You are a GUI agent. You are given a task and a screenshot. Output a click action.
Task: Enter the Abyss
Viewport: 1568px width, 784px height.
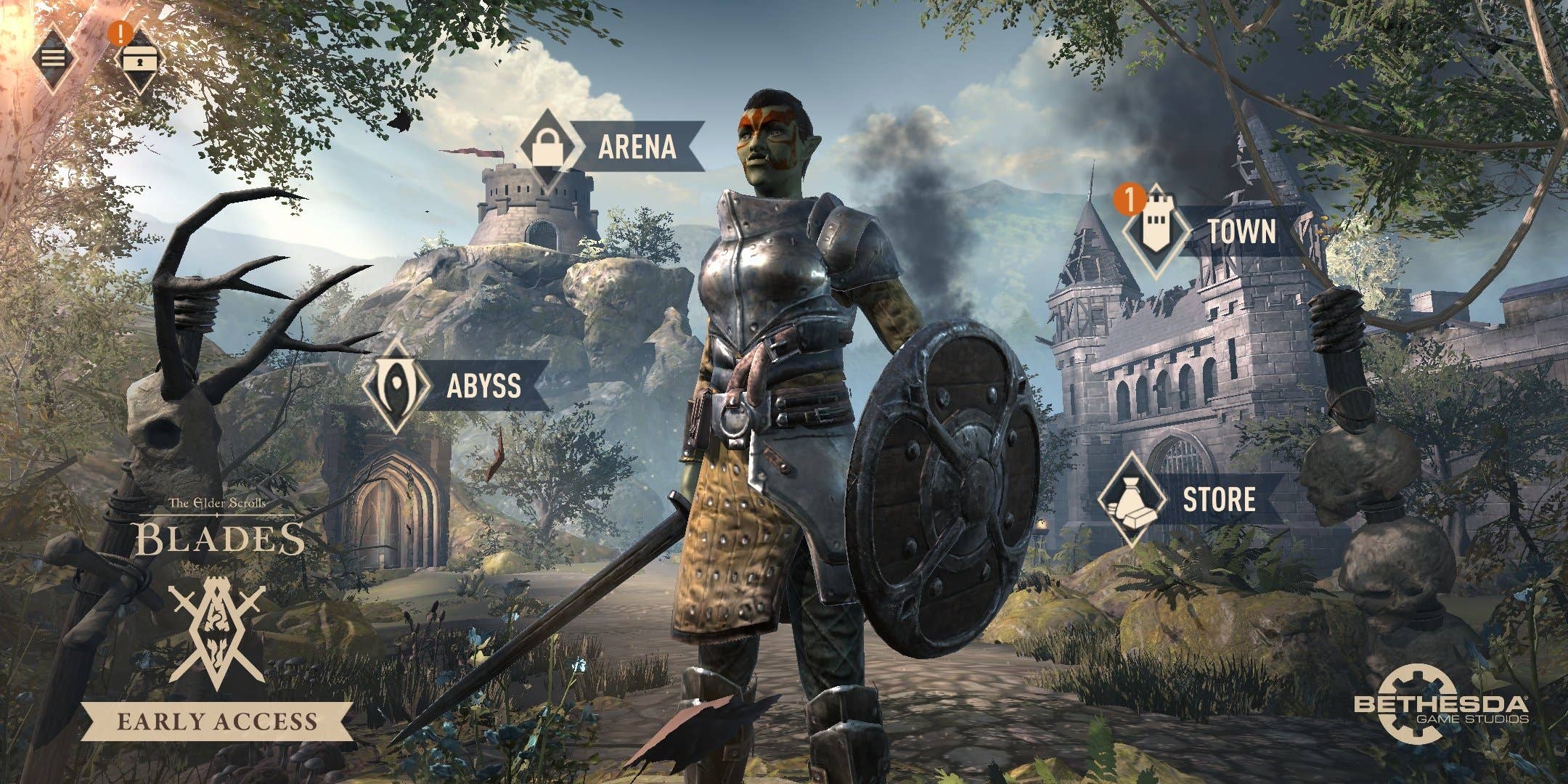point(457,385)
